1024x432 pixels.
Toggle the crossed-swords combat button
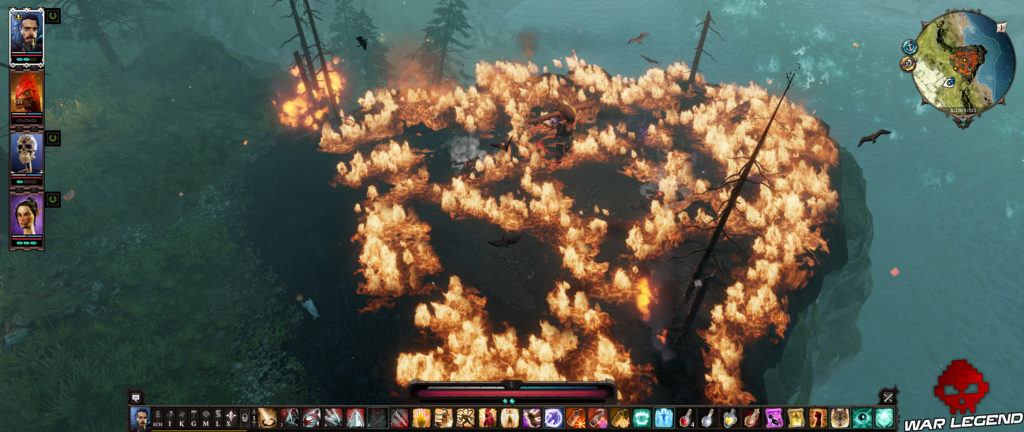point(886,397)
